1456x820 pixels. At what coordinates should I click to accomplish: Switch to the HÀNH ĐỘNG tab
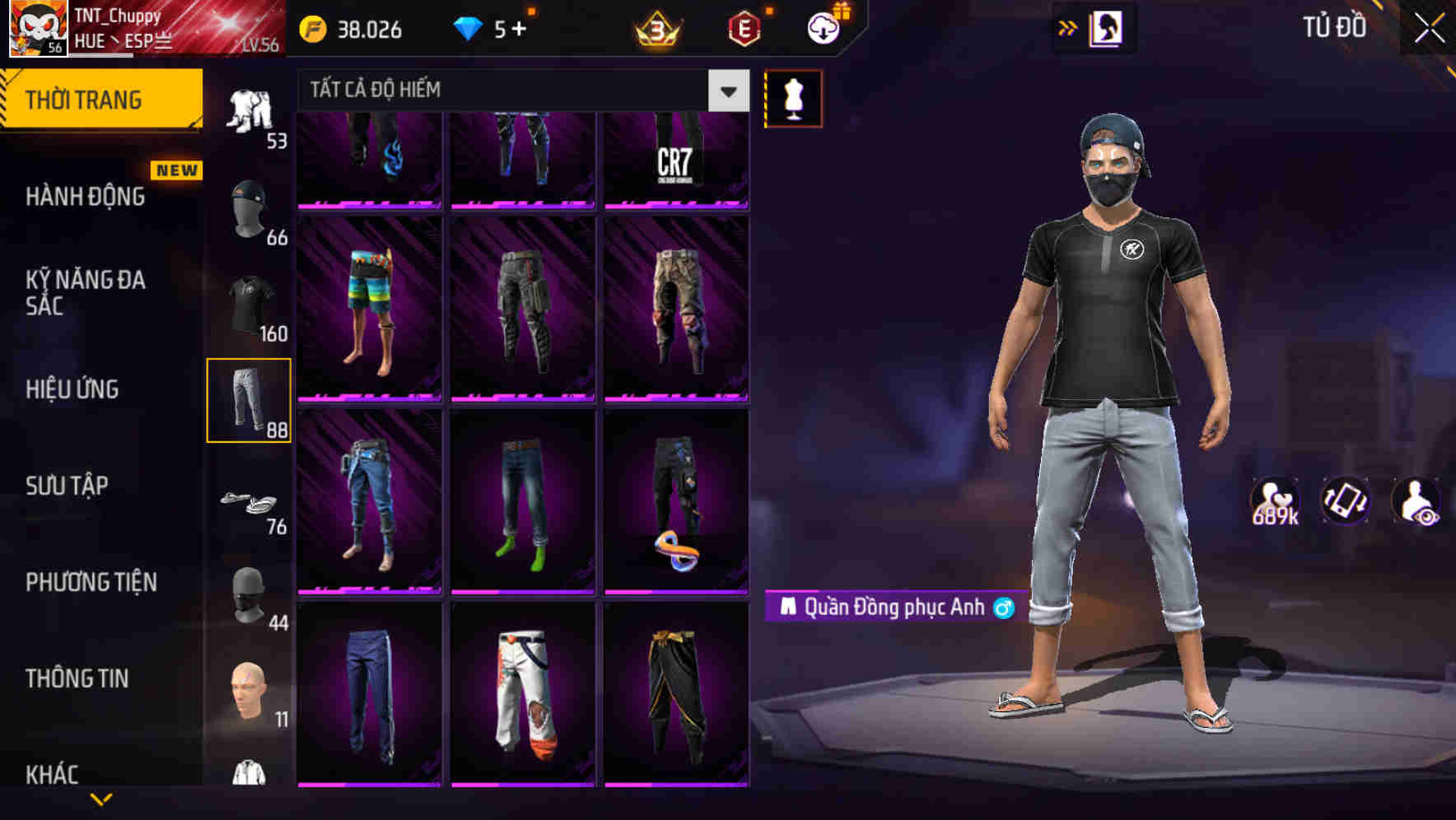click(85, 197)
